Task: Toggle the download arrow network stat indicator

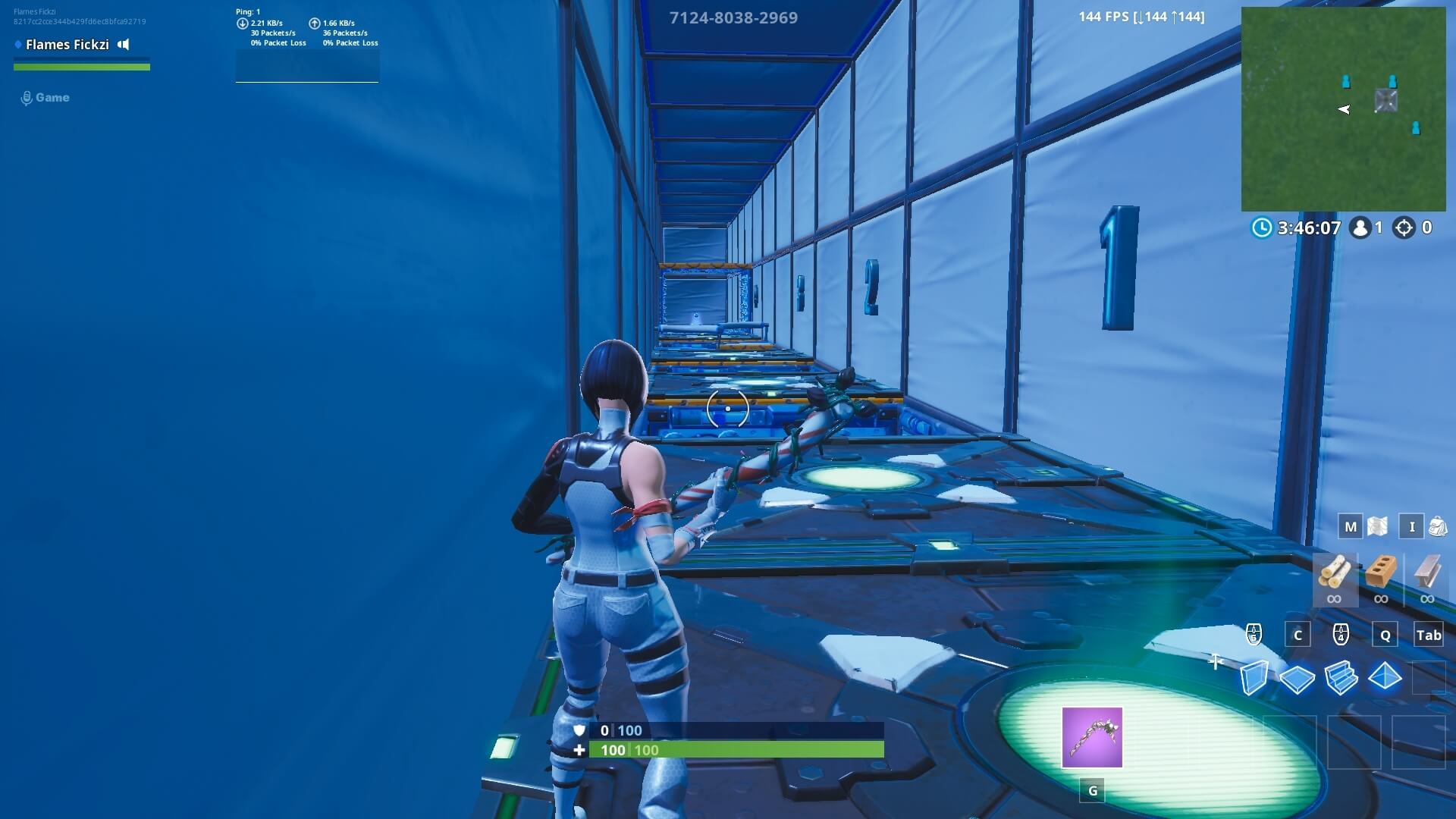Action: (243, 23)
